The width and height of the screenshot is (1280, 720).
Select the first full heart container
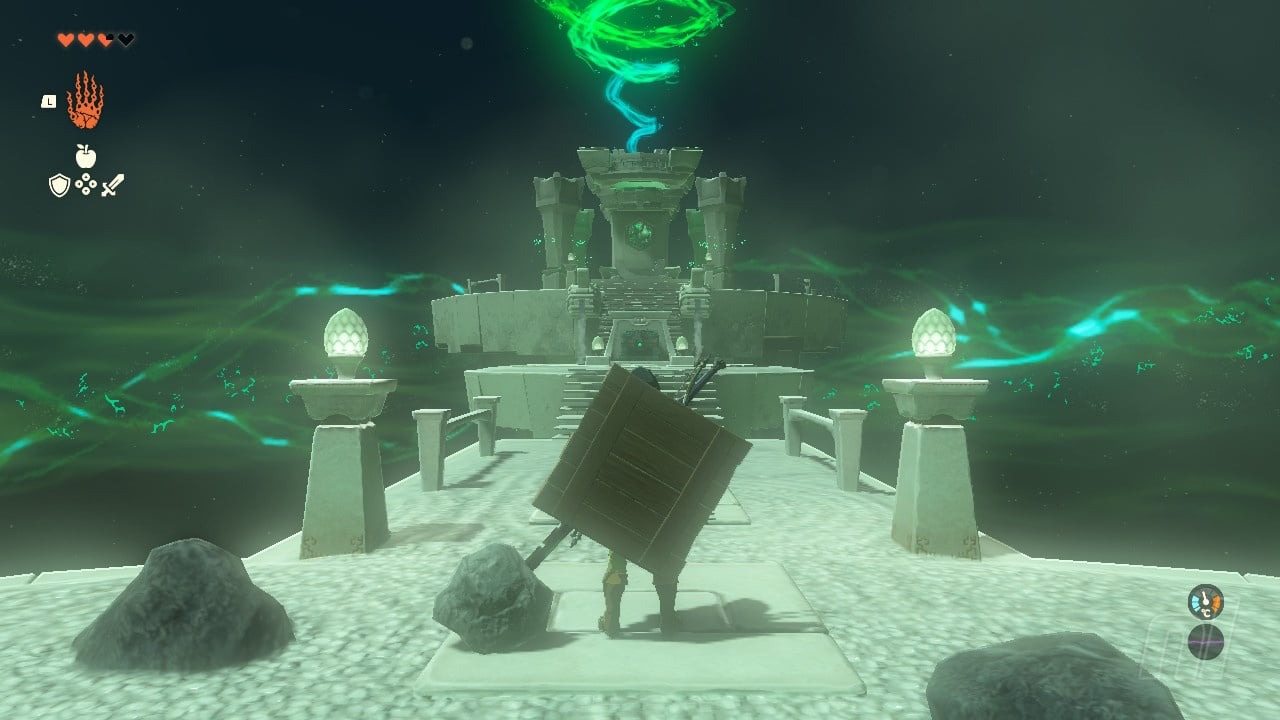click(67, 39)
